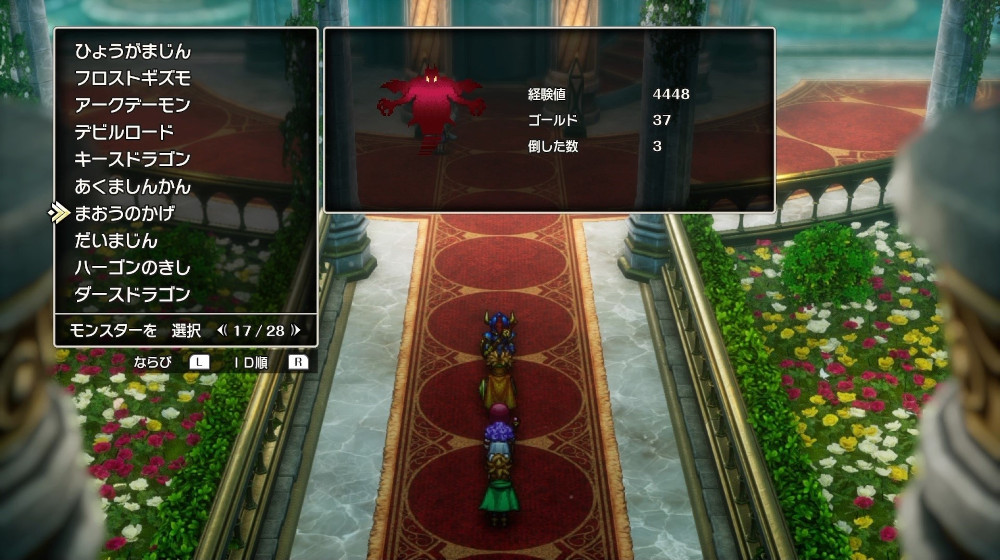The width and height of the screenshot is (1000, 560).
Task: Select ダースドラゴン from the list
Action: click(132, 294)
